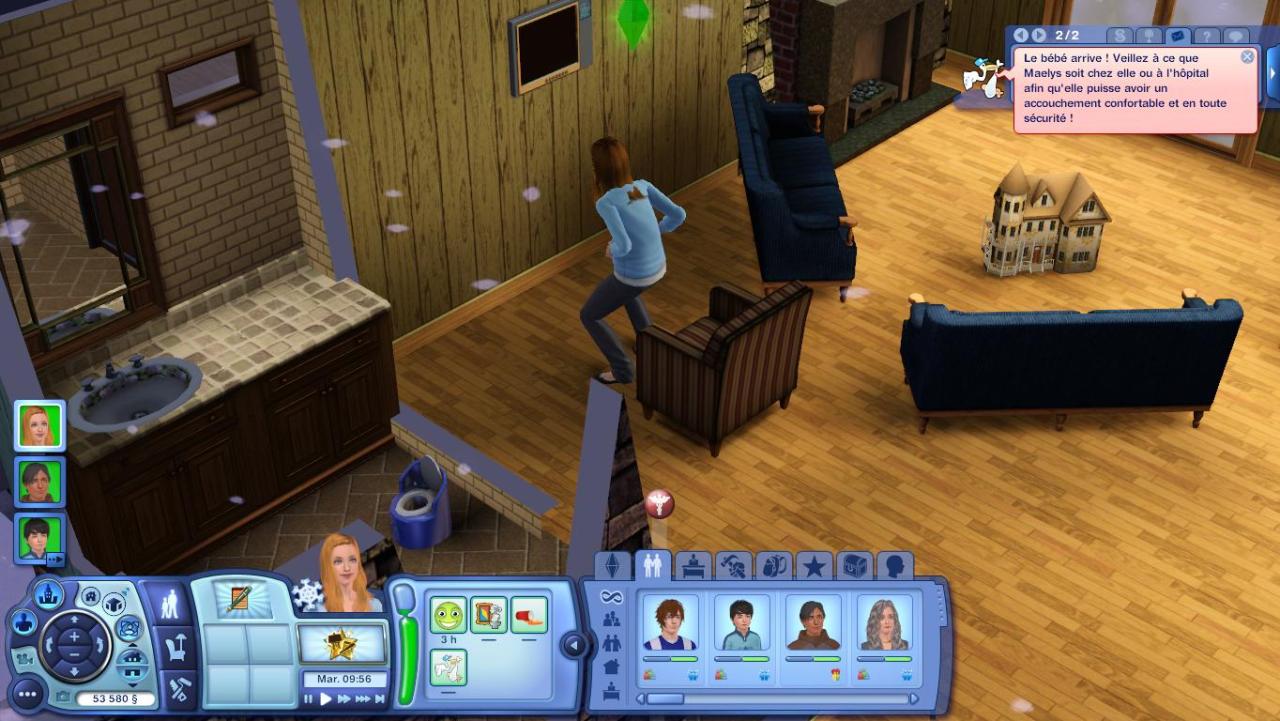
Task: Open the question mark notification tab
Action: 1207,36
